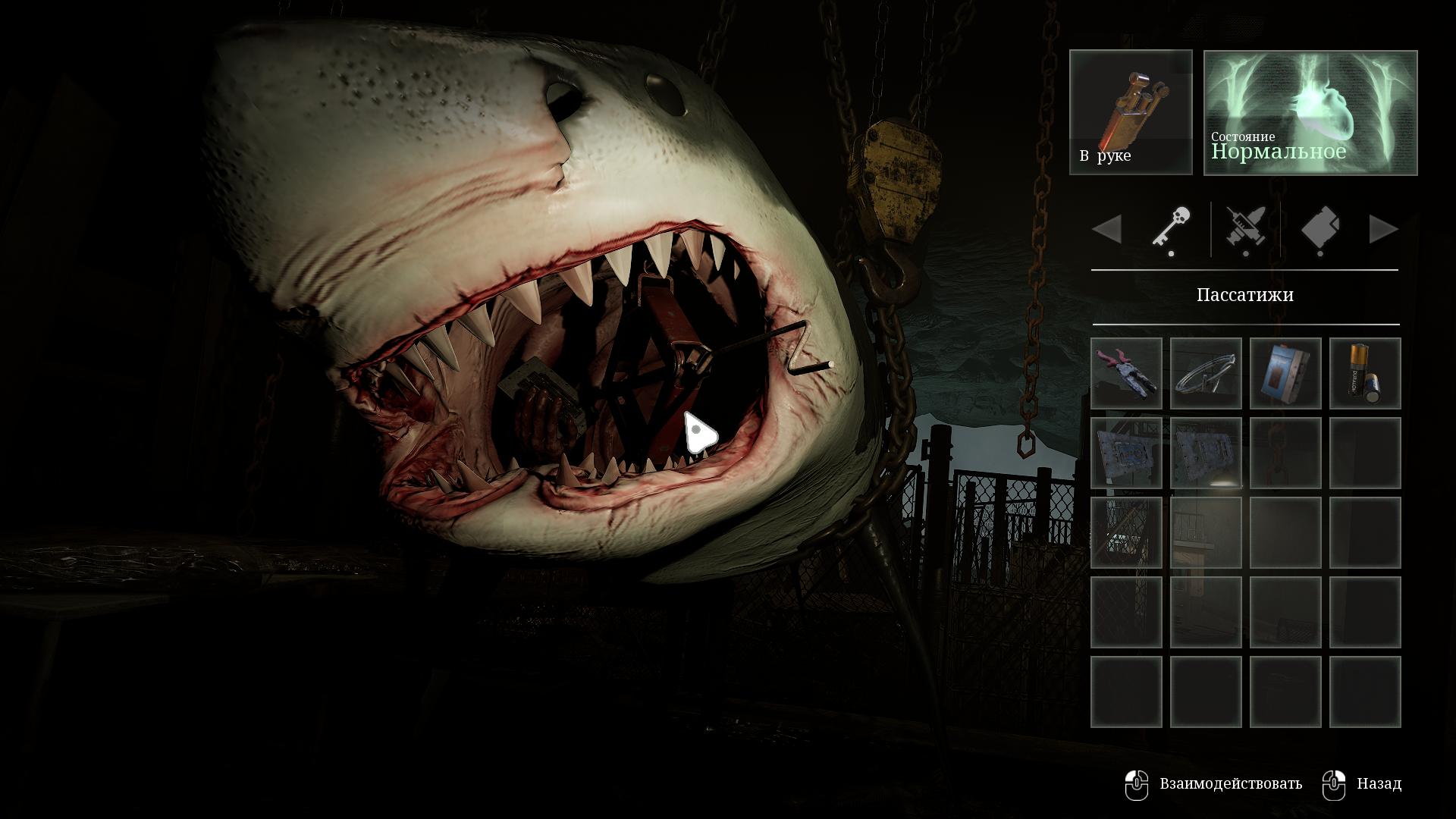Click the right category arrow
Screen dimensions: 1456x819
[x=1382, y=229]
